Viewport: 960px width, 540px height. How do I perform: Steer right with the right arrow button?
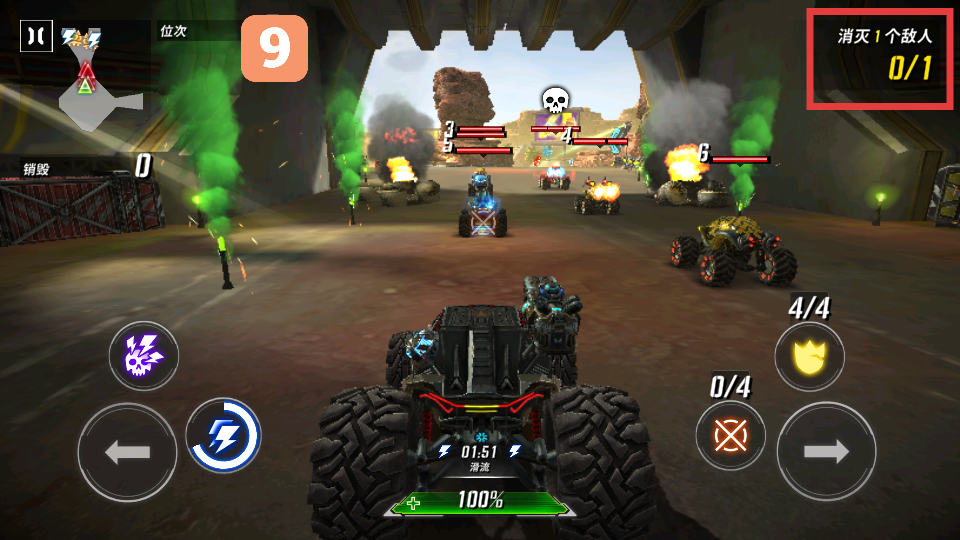(x=826, y=452)
